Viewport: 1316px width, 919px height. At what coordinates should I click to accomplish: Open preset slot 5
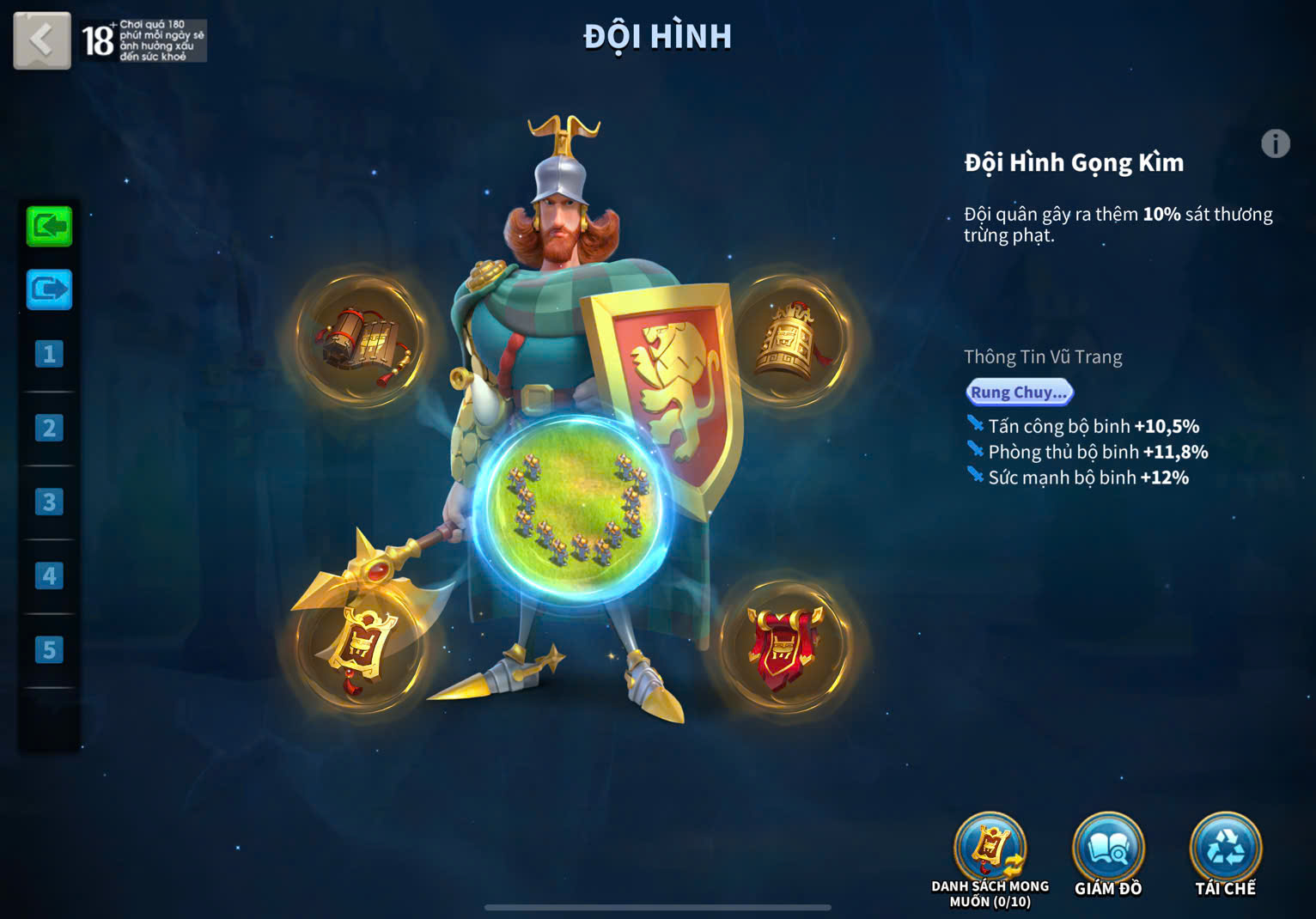tap(49, 649)
